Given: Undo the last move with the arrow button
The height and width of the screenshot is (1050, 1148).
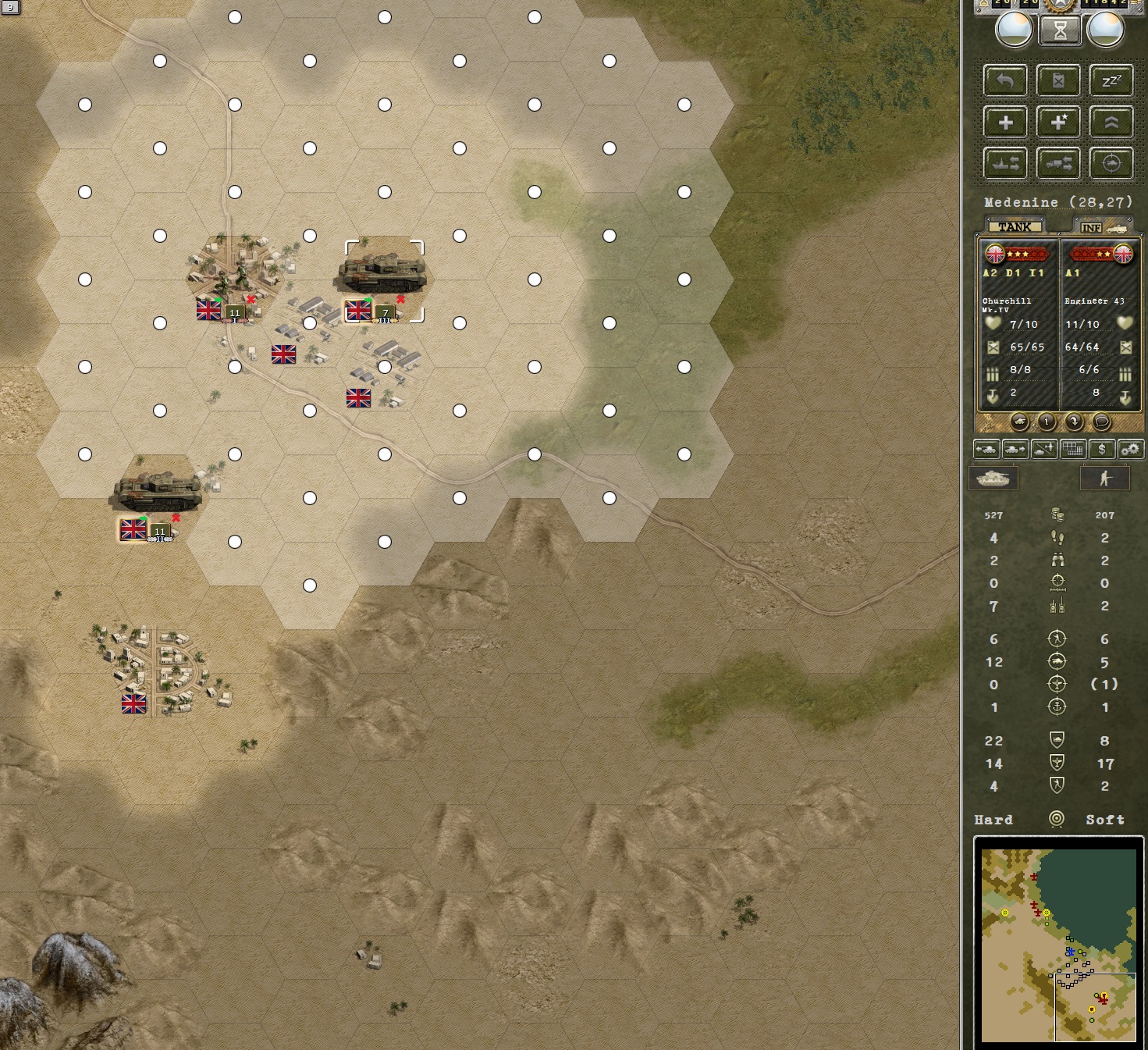Looking at the screenshot, I should click(1005, 80).
